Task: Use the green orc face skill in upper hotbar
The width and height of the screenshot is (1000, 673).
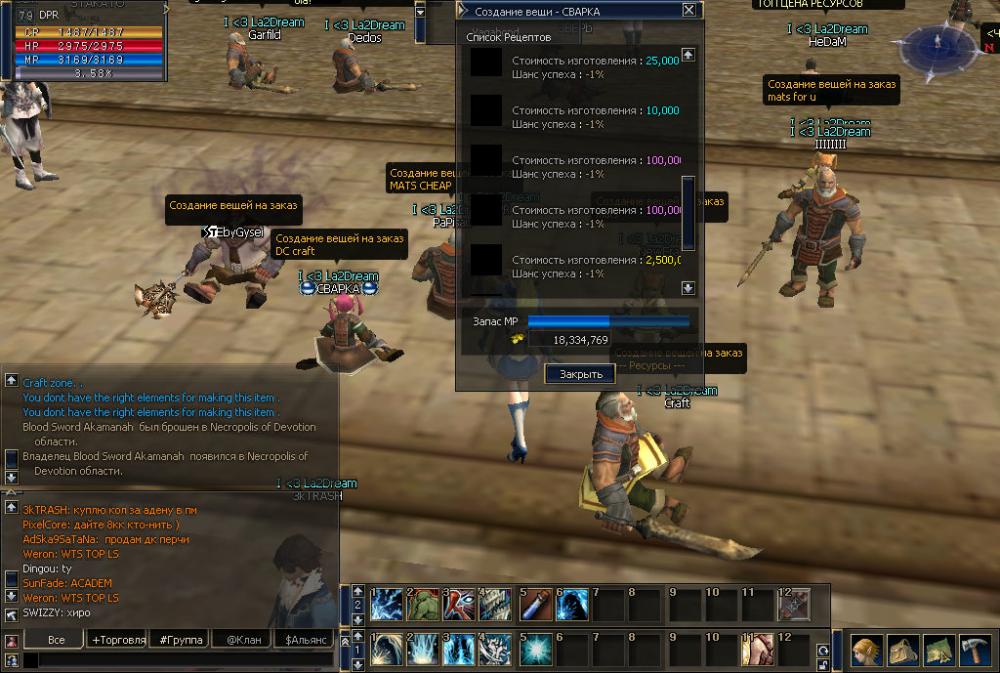Action: [424, 603]
